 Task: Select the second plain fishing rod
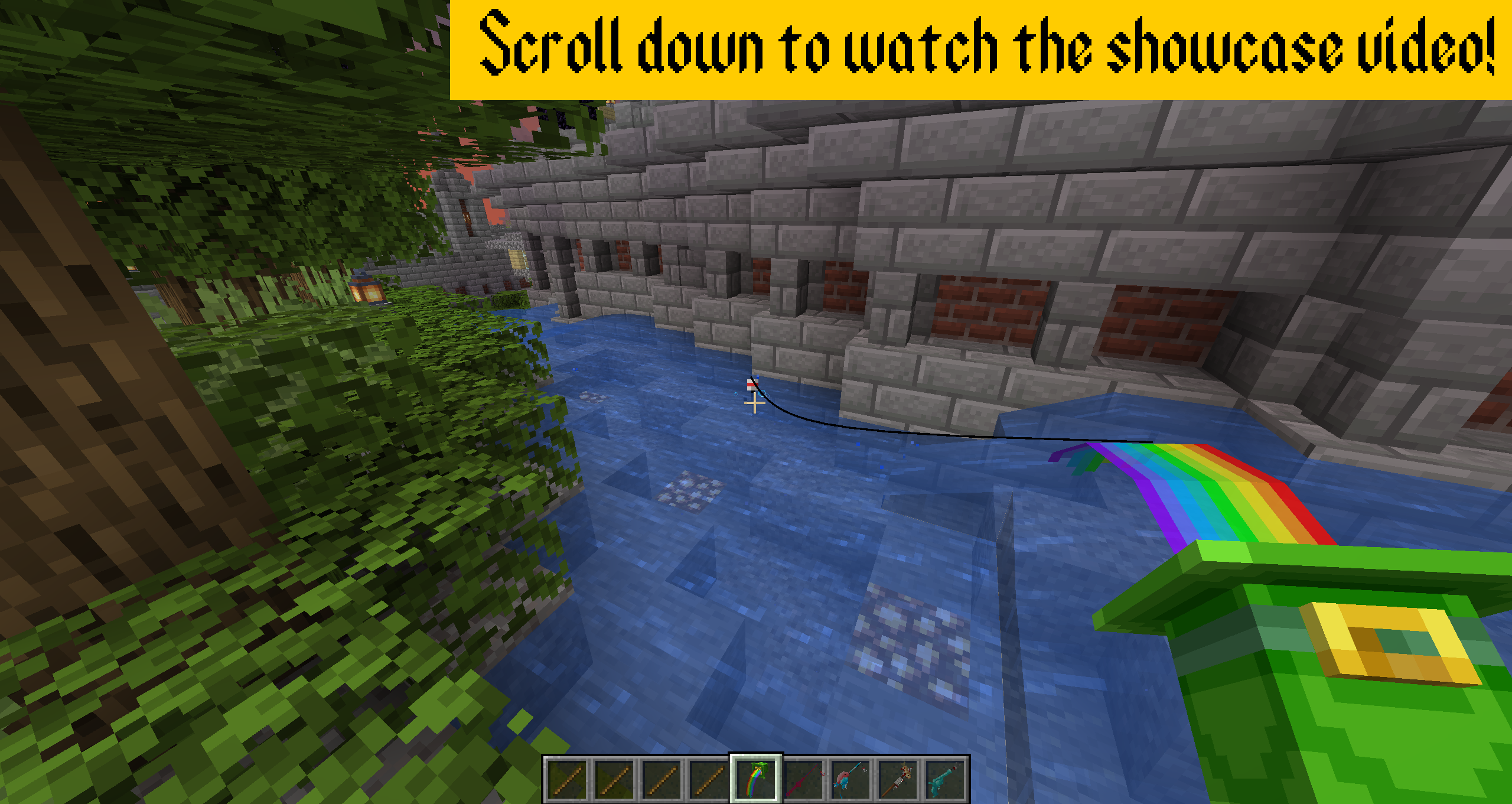click(x=614, y=779)
